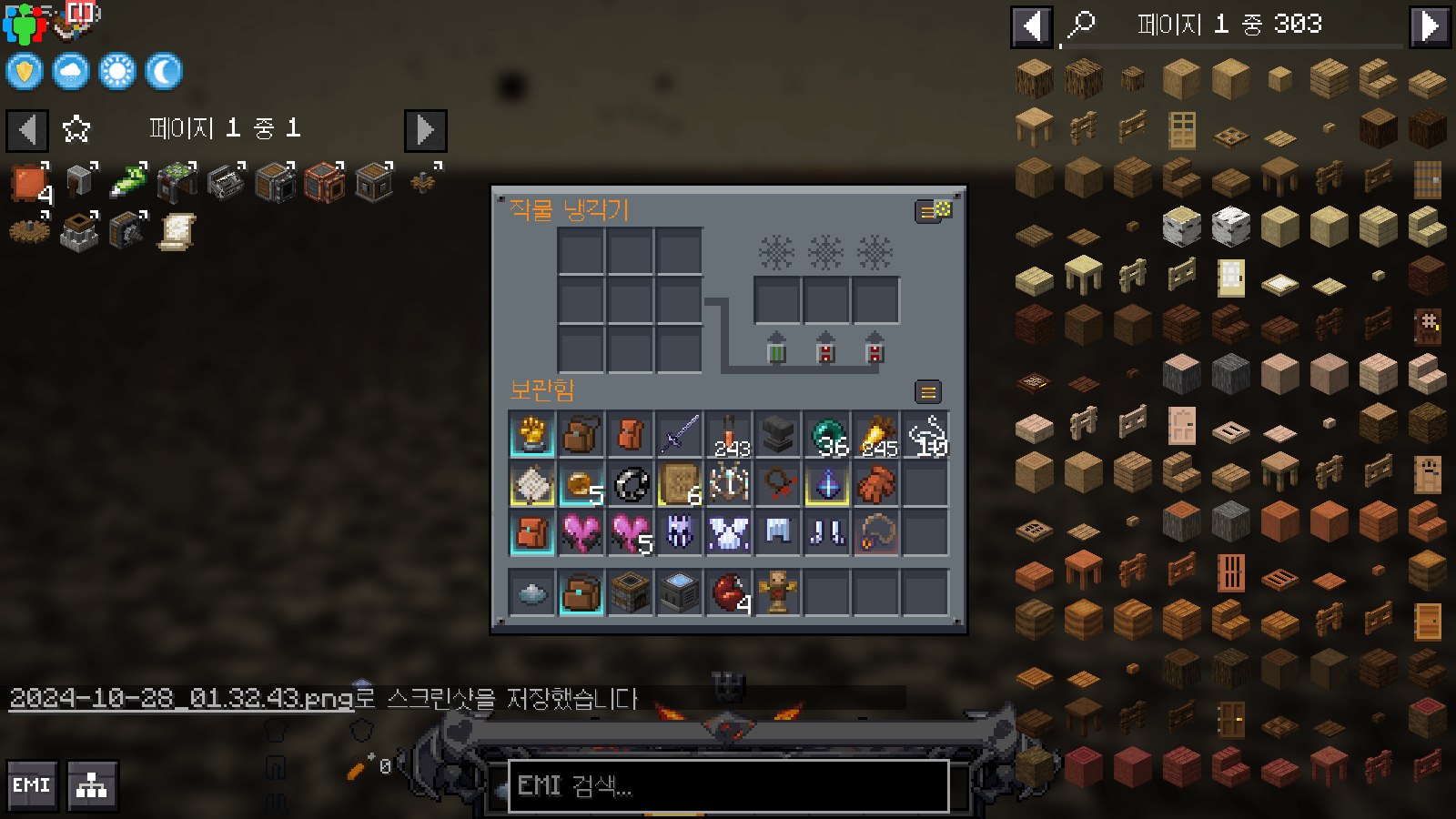Open the EMI config button

33,785
